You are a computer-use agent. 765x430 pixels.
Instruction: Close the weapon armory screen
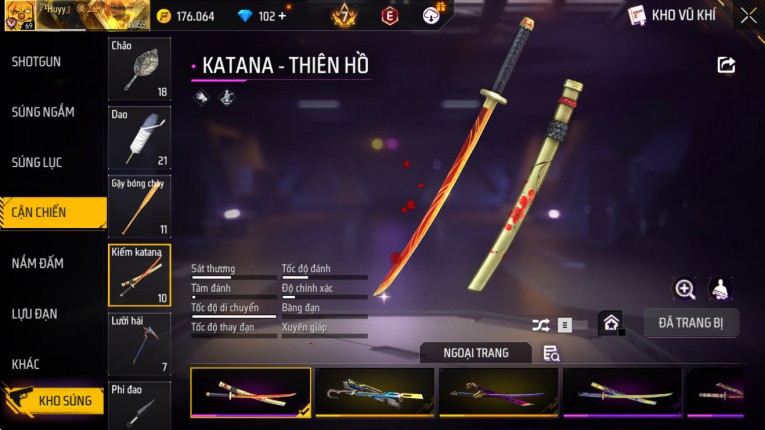pyautogui.click(x=748, y=16)
